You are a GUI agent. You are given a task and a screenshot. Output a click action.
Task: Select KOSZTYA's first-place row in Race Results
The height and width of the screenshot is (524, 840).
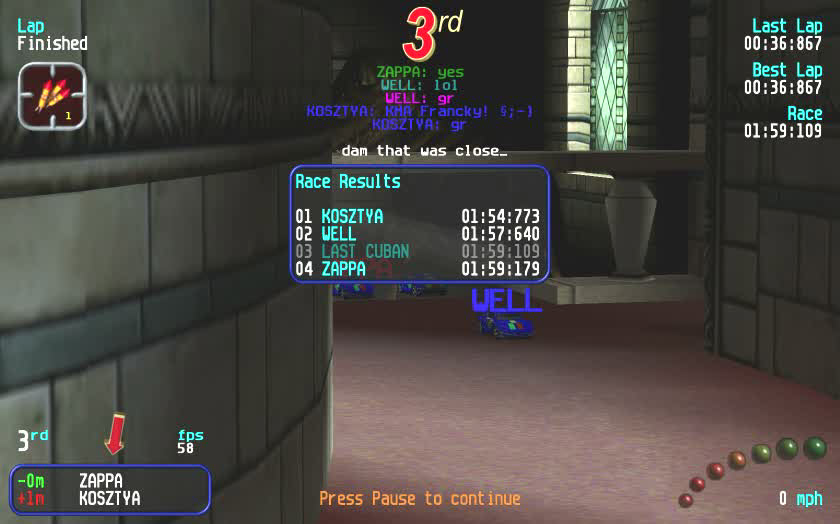417,216
